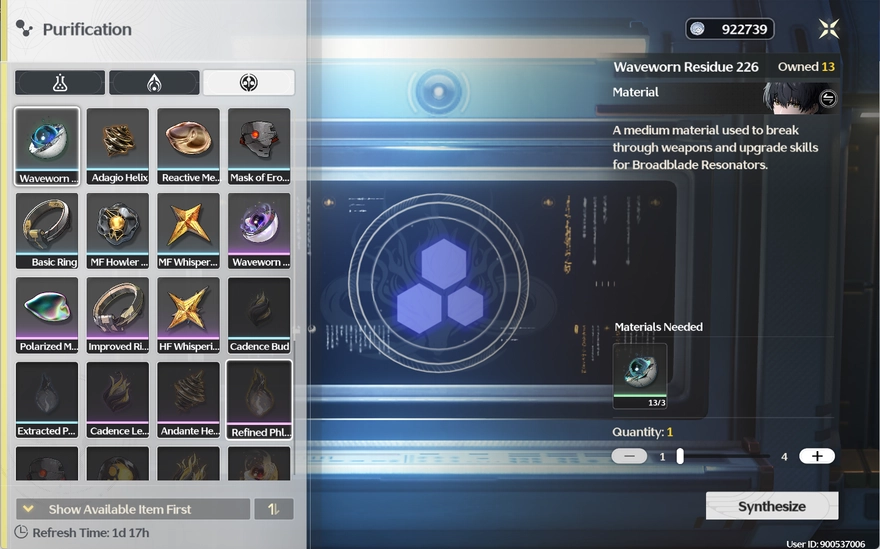Select the Cadence Bud item
Viewport: 880px width, 549px height.
(259, 315)
